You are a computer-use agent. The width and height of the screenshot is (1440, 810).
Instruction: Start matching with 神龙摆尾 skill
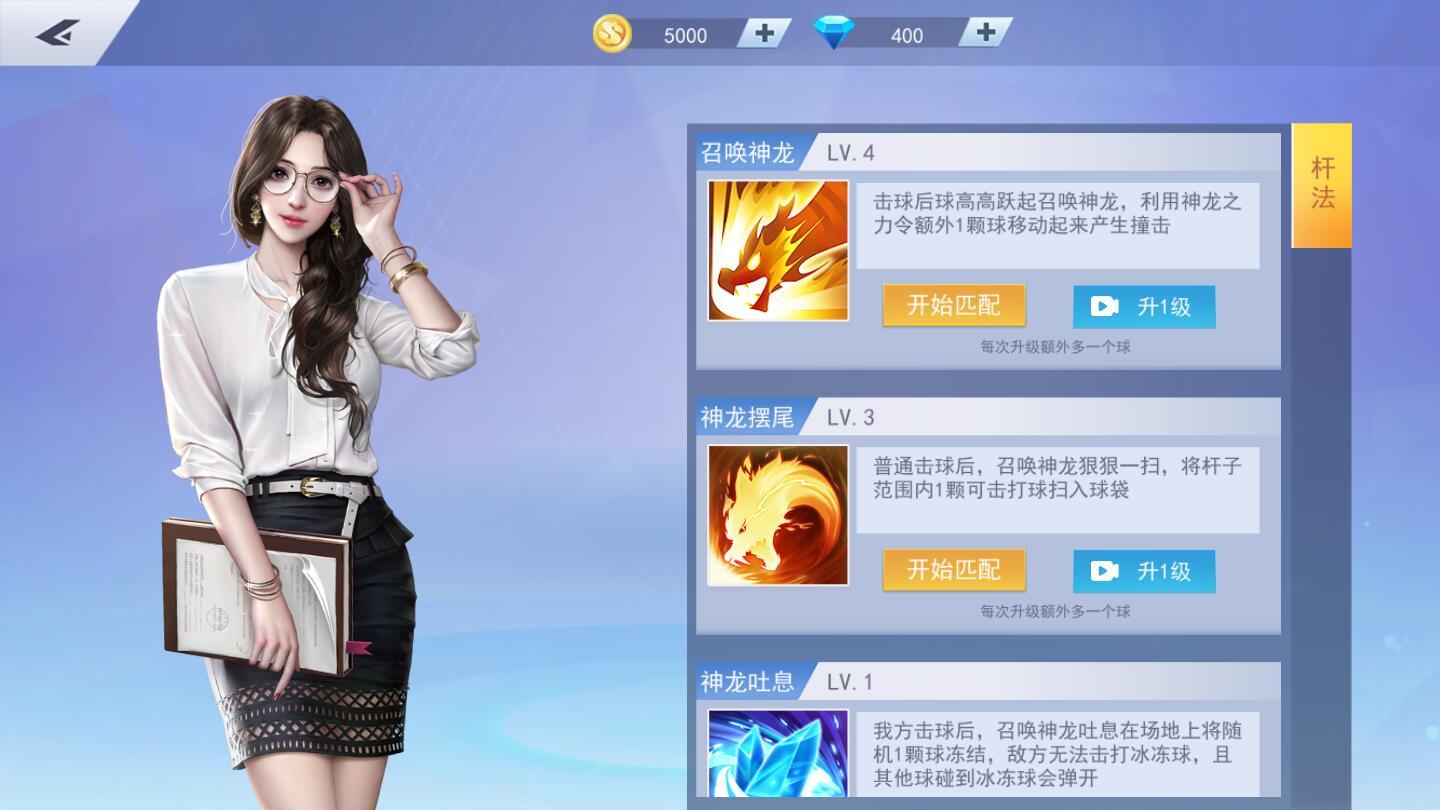click(953, 572)
